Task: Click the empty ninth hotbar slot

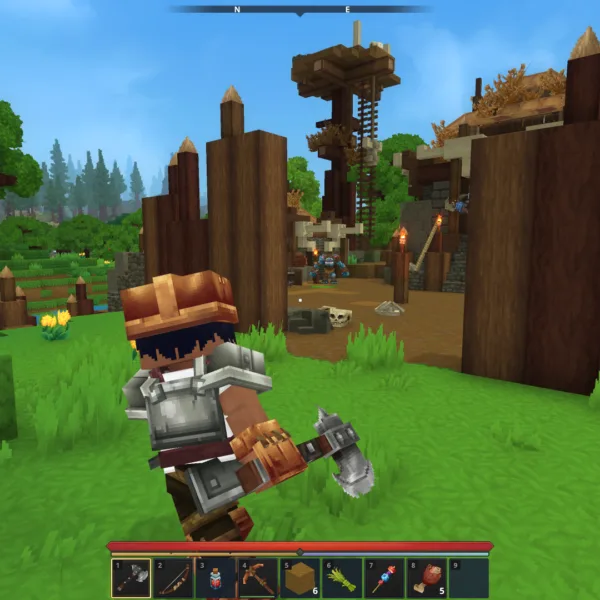Action: pos(468,578)
